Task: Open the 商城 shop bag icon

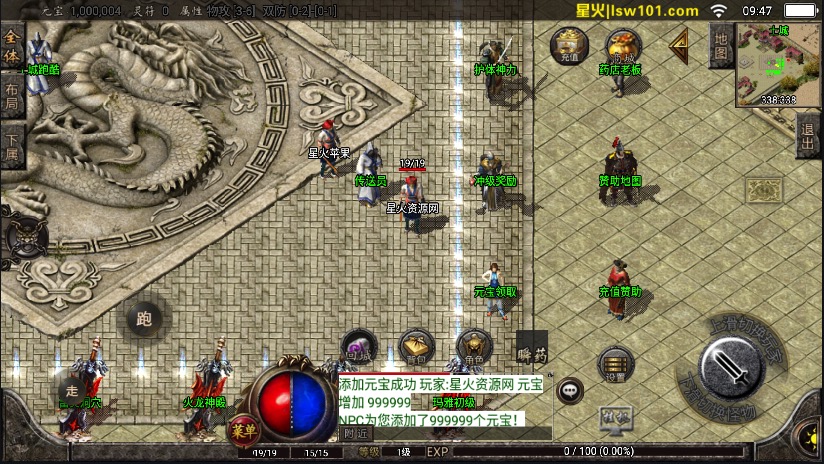Action: [623, 46]
